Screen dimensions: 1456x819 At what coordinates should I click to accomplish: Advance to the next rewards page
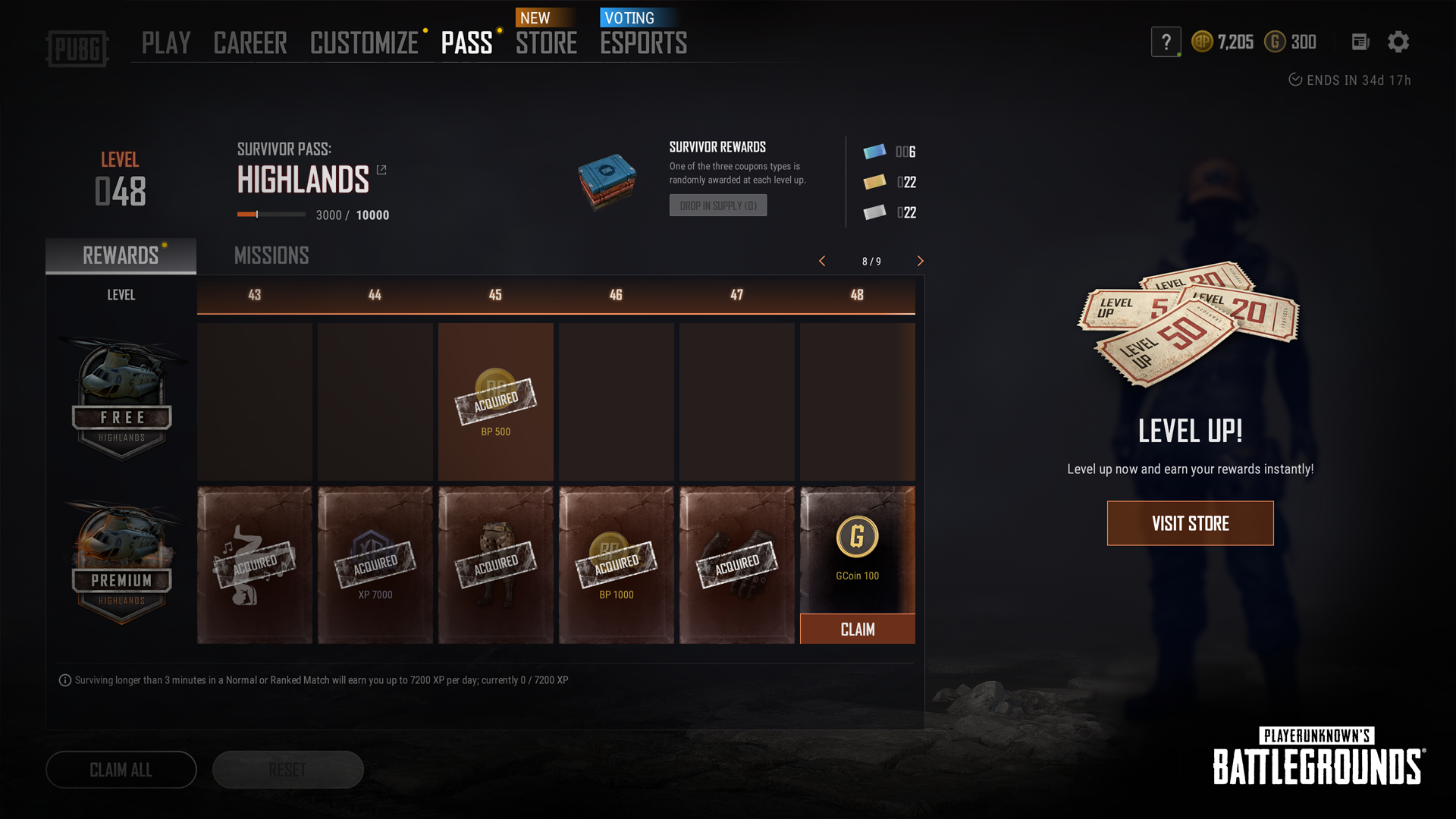click(x=920, y=261)
